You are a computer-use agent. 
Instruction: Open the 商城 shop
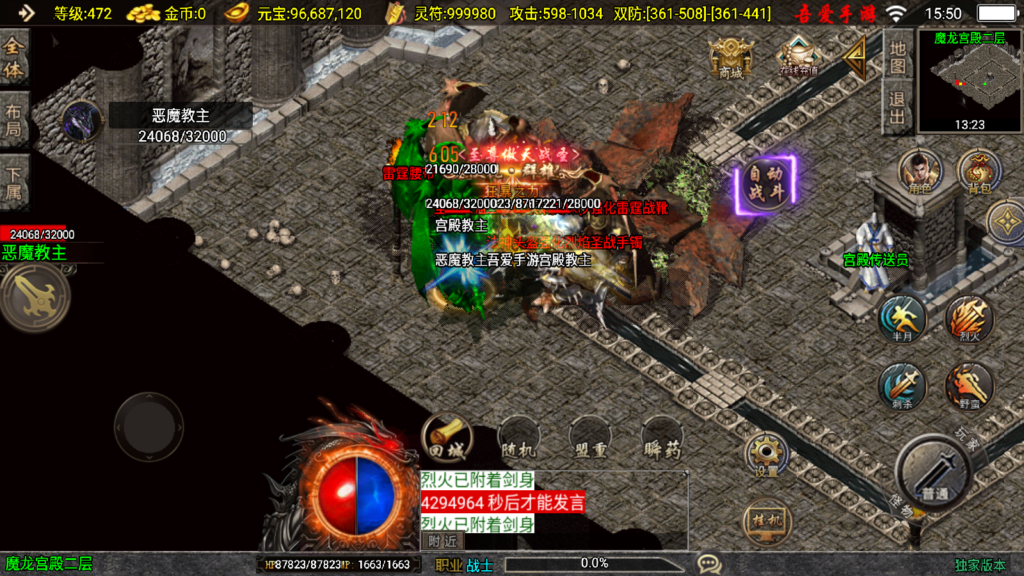pyautogui.click(x=730, y=58)
